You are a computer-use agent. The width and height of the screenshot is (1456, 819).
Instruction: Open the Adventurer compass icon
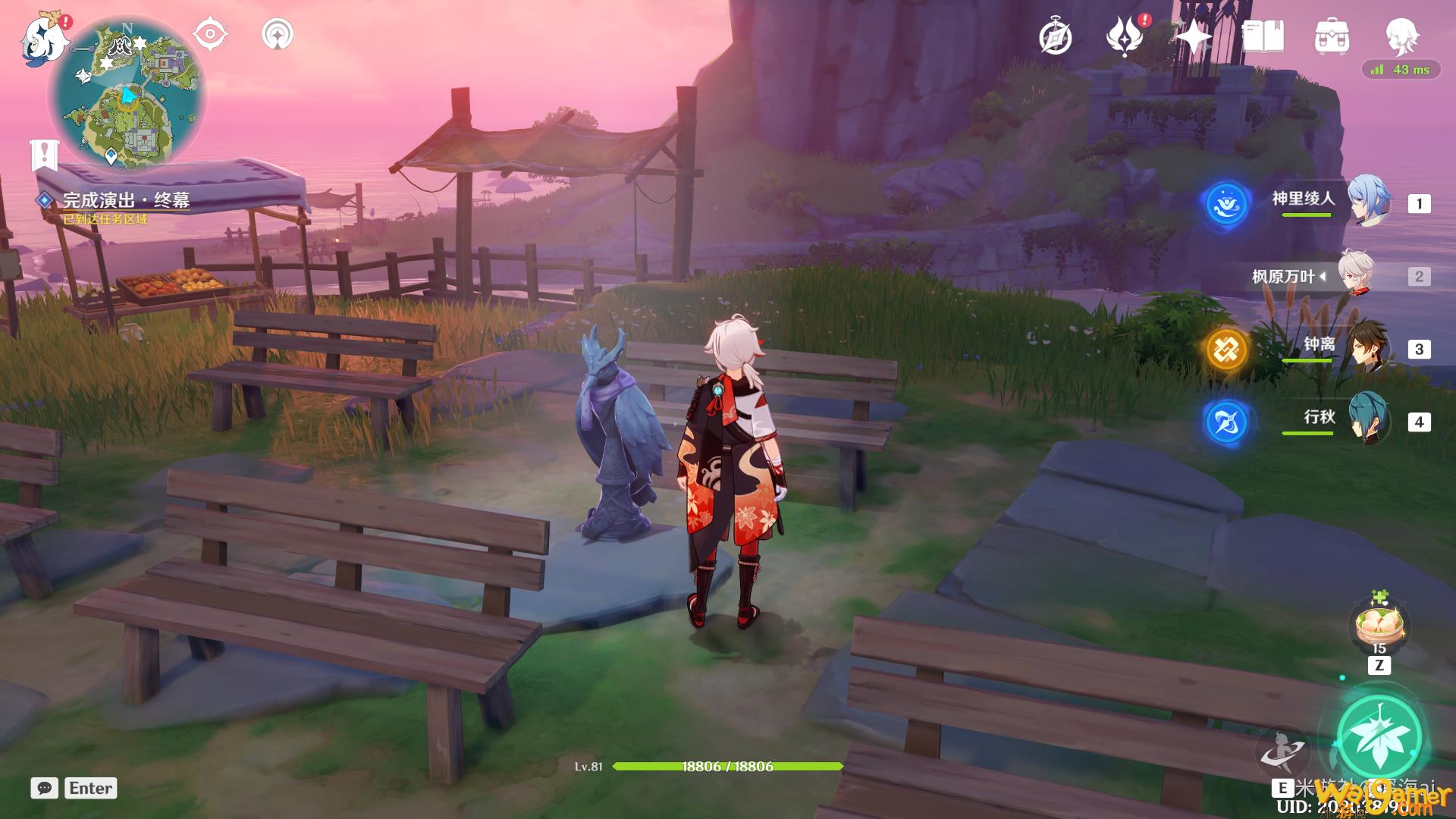point(1056,36)
